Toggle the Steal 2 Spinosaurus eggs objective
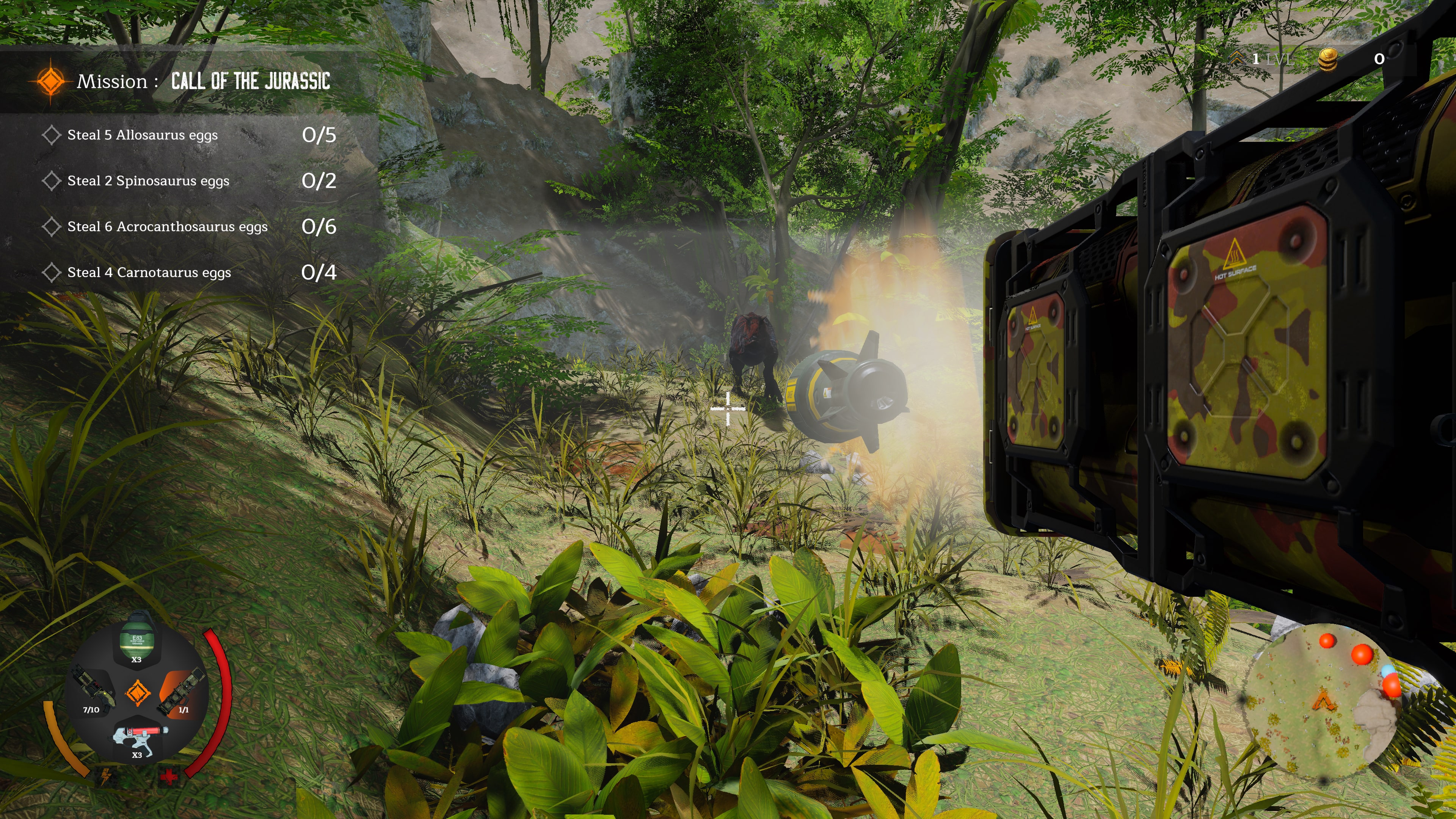 coord(147,181)
